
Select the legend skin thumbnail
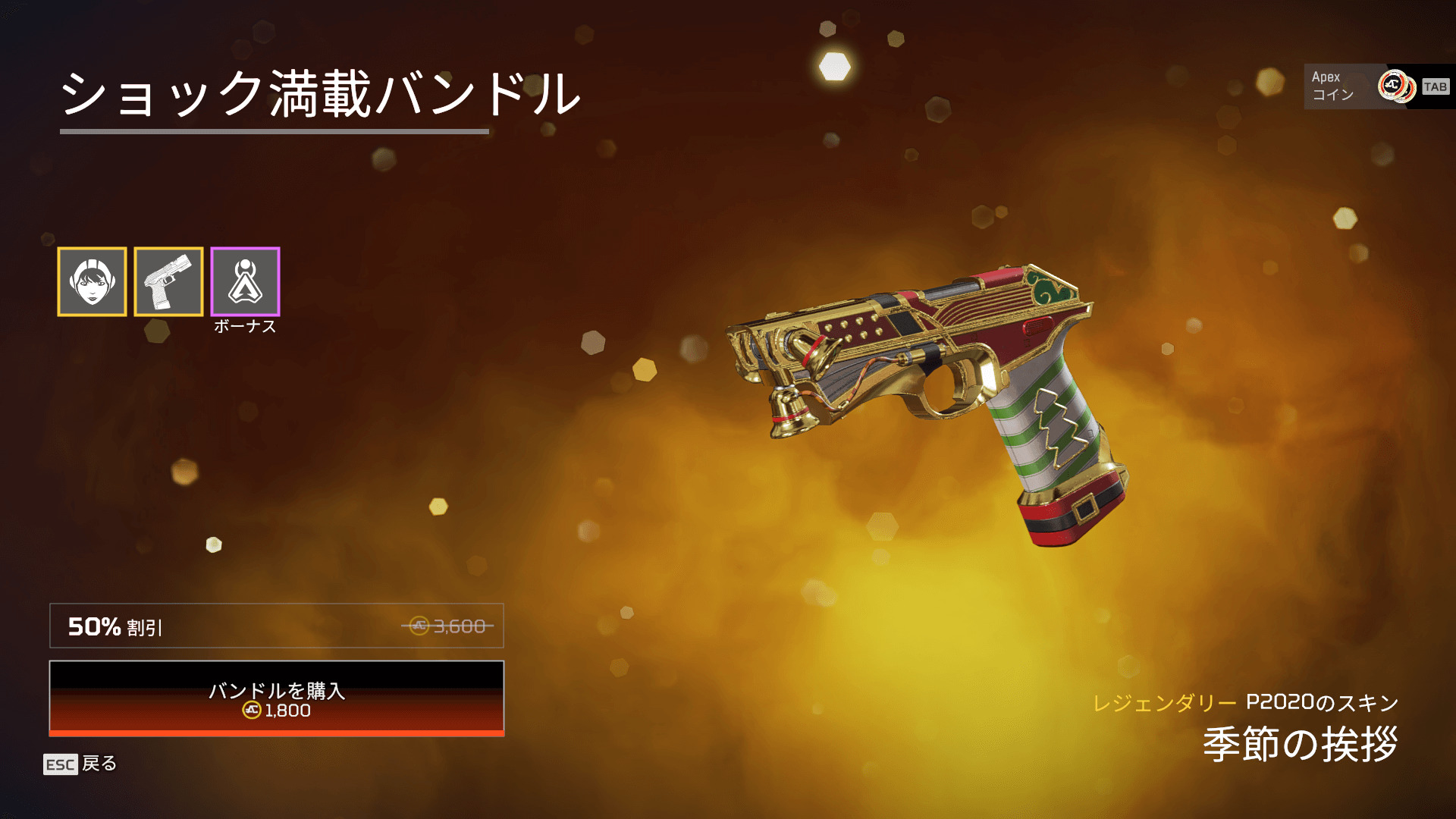coord(92,281)
